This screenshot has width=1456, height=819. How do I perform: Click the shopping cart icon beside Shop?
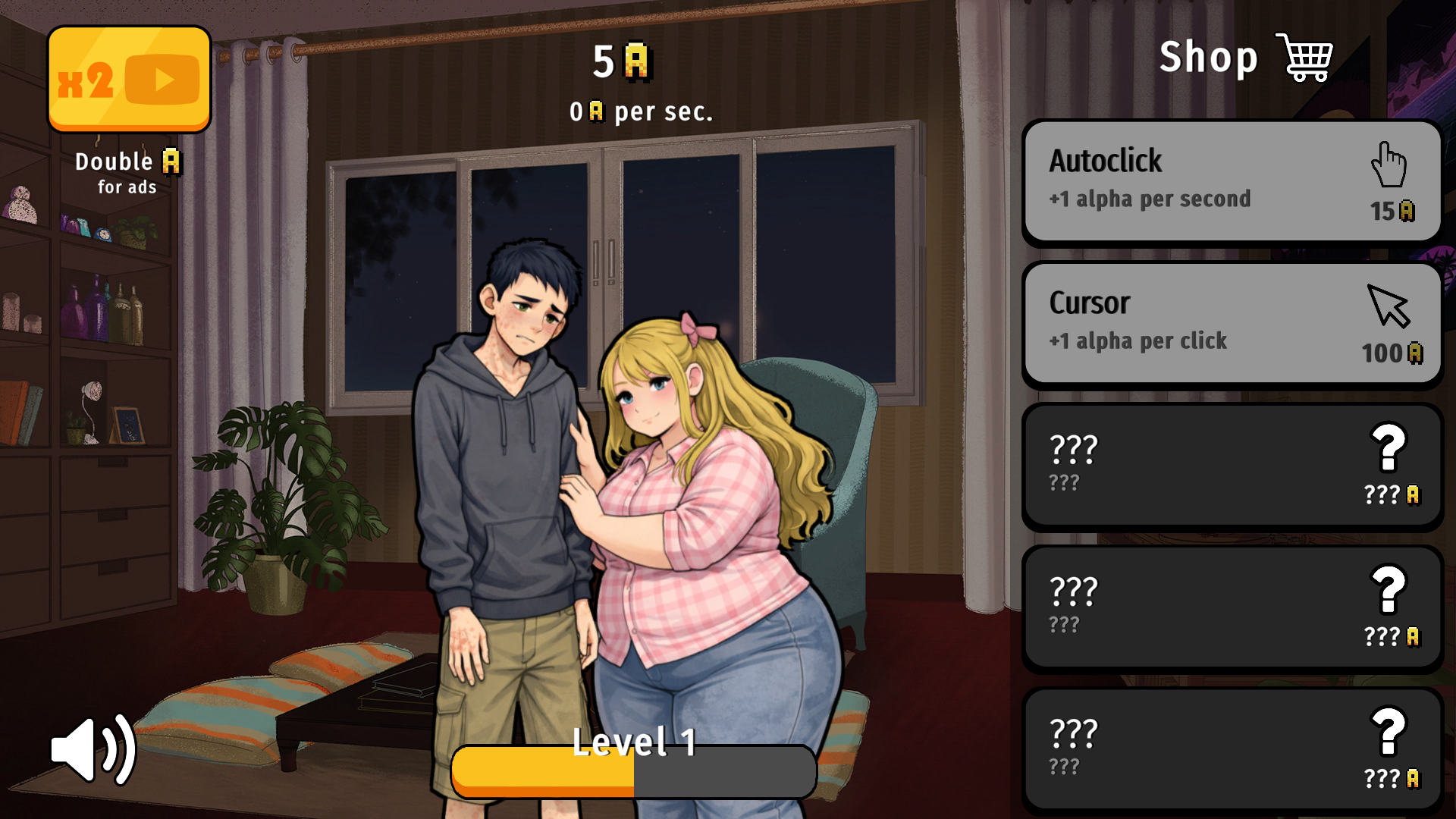pos(1304,57)
